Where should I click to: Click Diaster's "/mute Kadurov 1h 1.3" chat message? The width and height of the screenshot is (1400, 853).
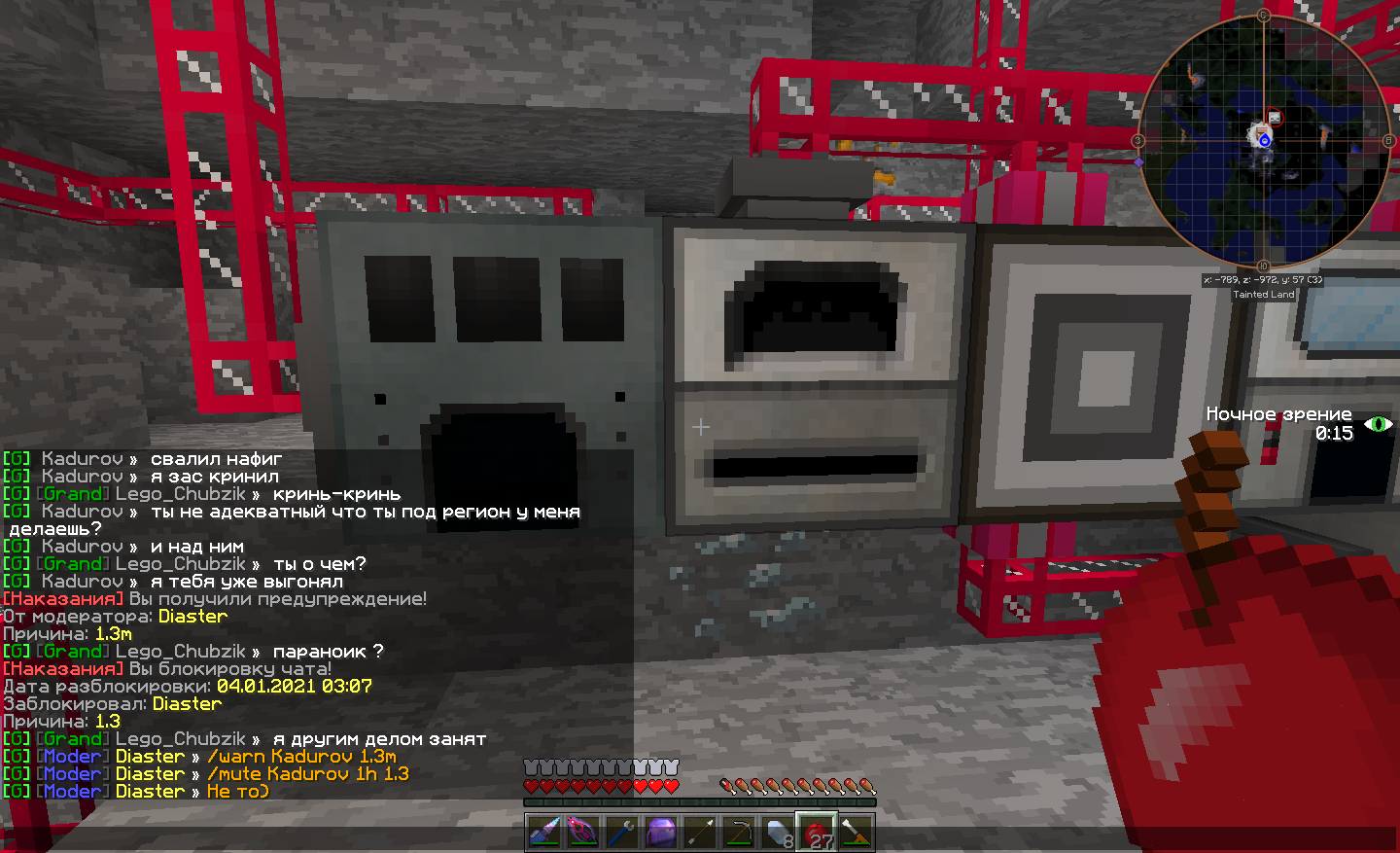tap(307, 774)
